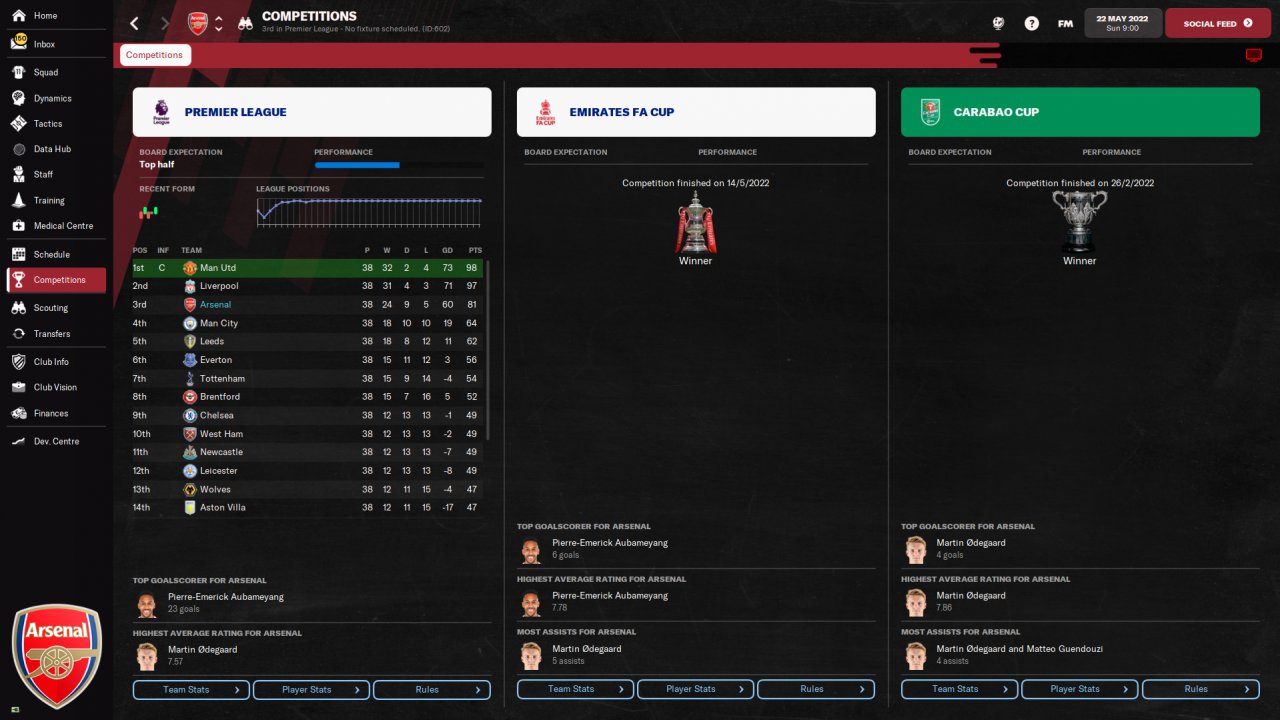Click the 22 May 2022 date button
This screenshot has width=1280, height=720.
1122,23
